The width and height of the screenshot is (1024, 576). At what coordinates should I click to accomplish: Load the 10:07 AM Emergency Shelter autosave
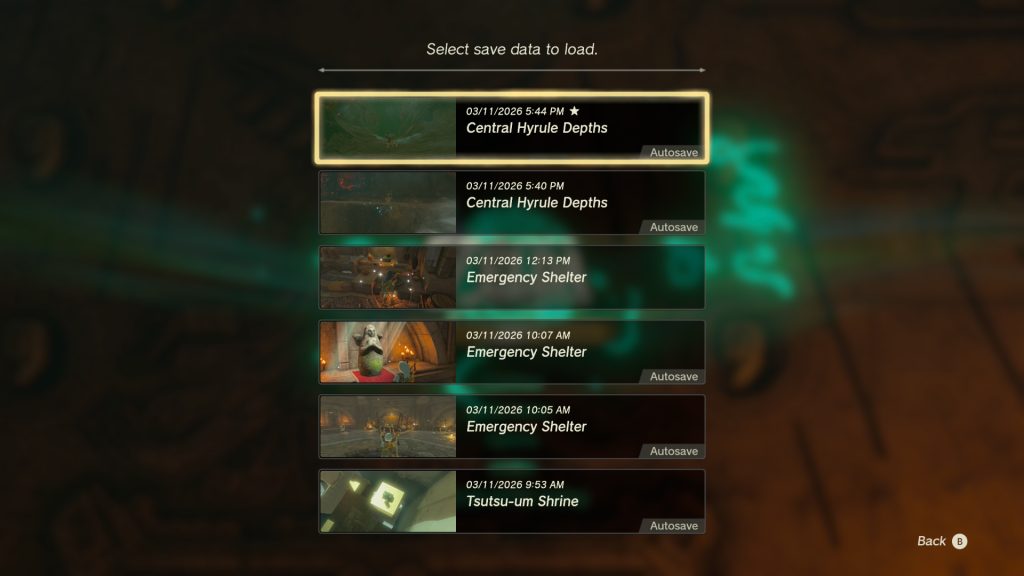click(511, 352)
